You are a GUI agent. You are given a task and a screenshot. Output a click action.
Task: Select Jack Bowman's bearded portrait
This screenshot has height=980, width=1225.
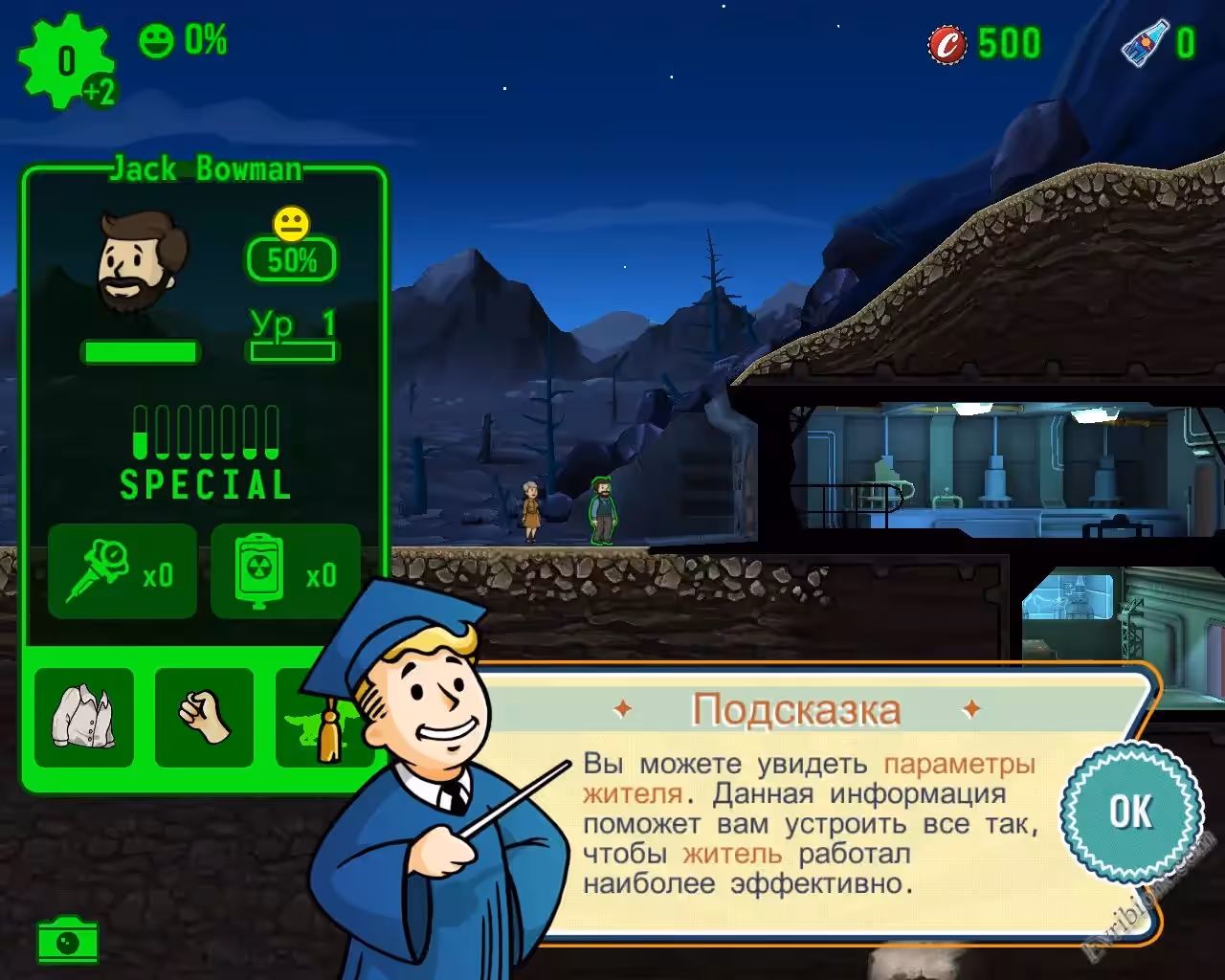(x=140, y=261)
